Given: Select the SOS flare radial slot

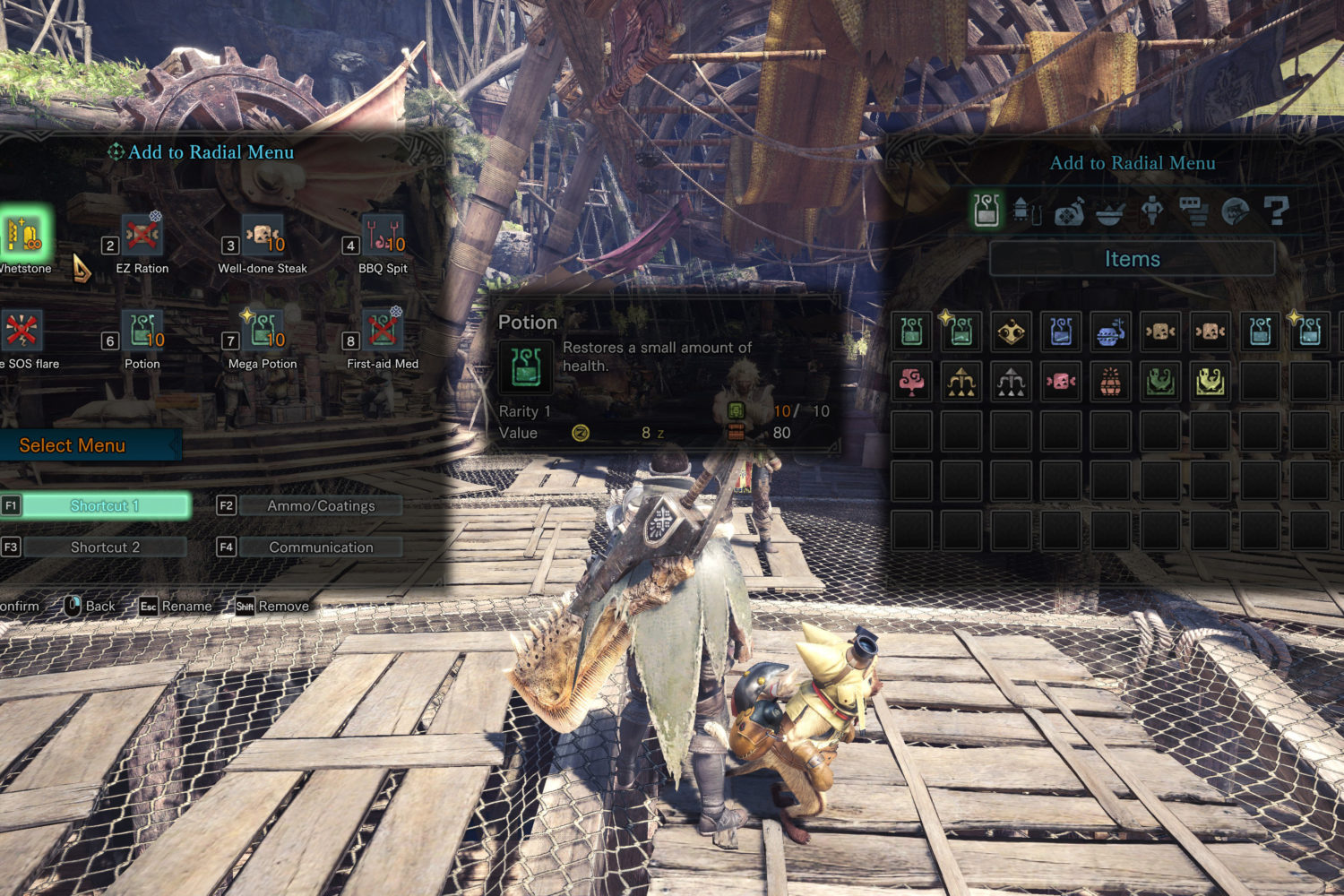Looking at the screenshot, I should tap(22, 331).
